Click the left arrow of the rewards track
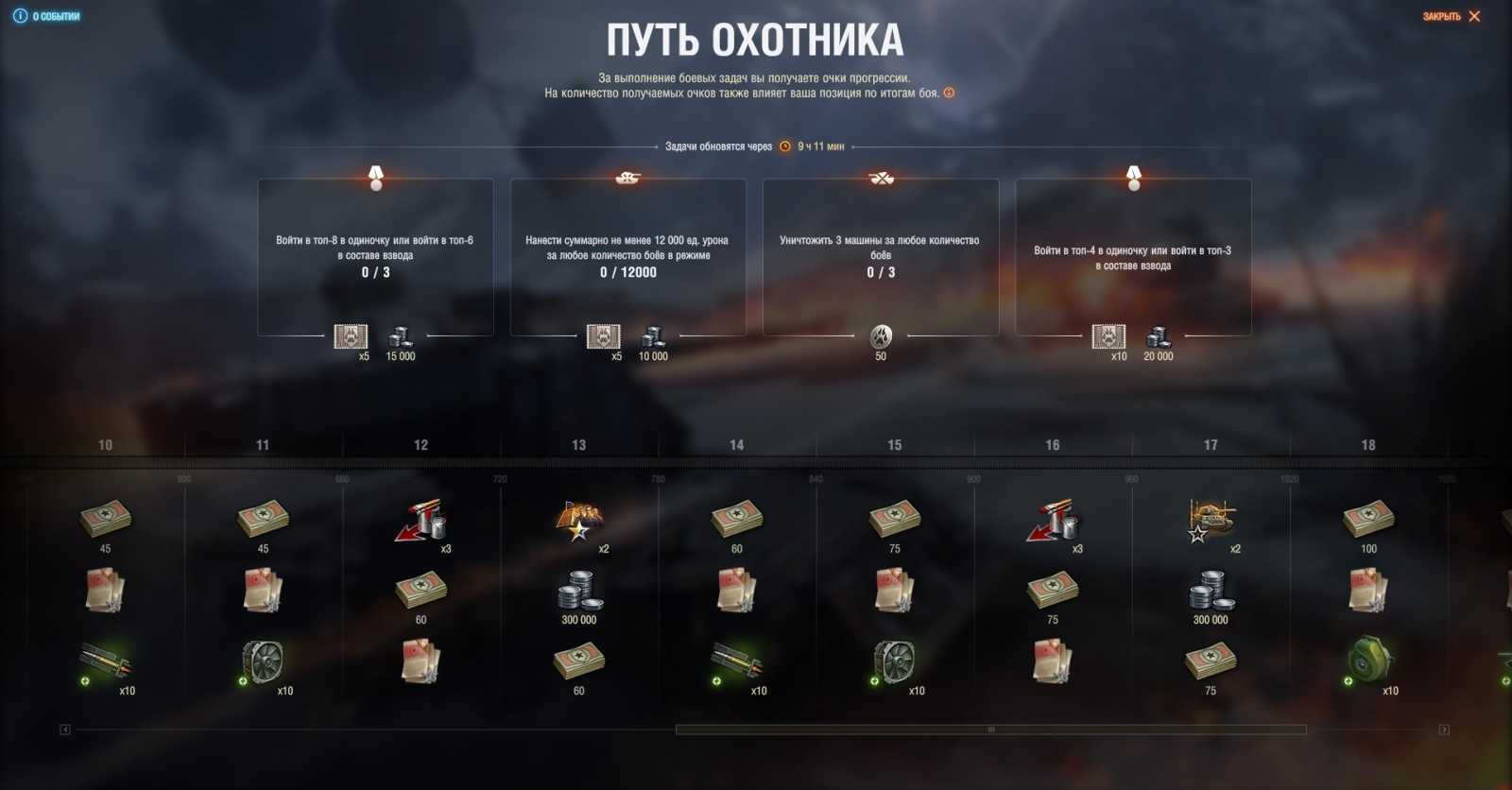The width and height of the screenshot is (1512, 790). pos(63,728)
